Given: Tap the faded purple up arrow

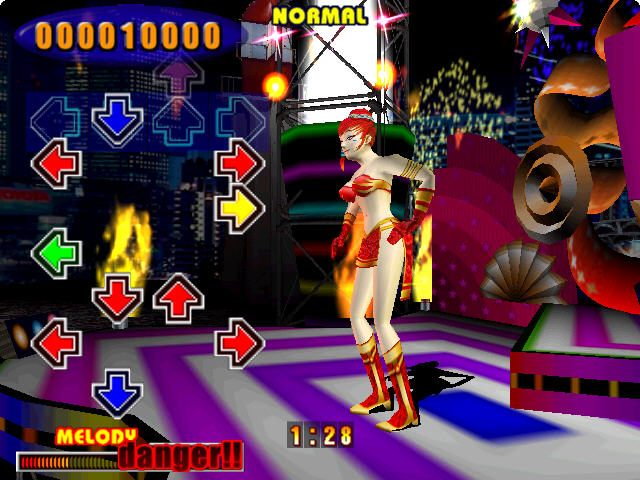Looking at the screenshot, I should tap(178, 76).
